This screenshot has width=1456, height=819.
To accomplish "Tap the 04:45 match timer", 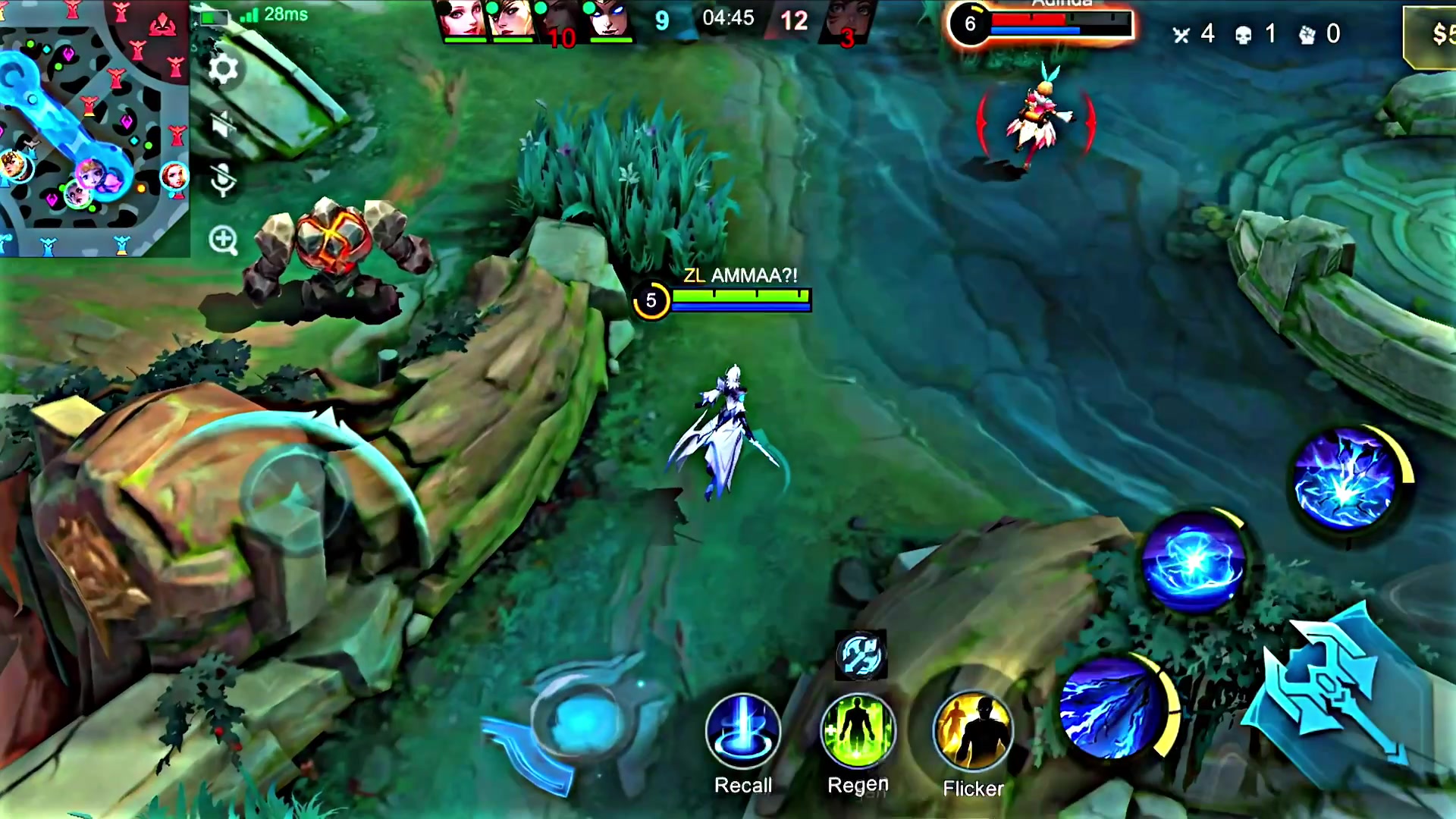I will coord(728,19).
